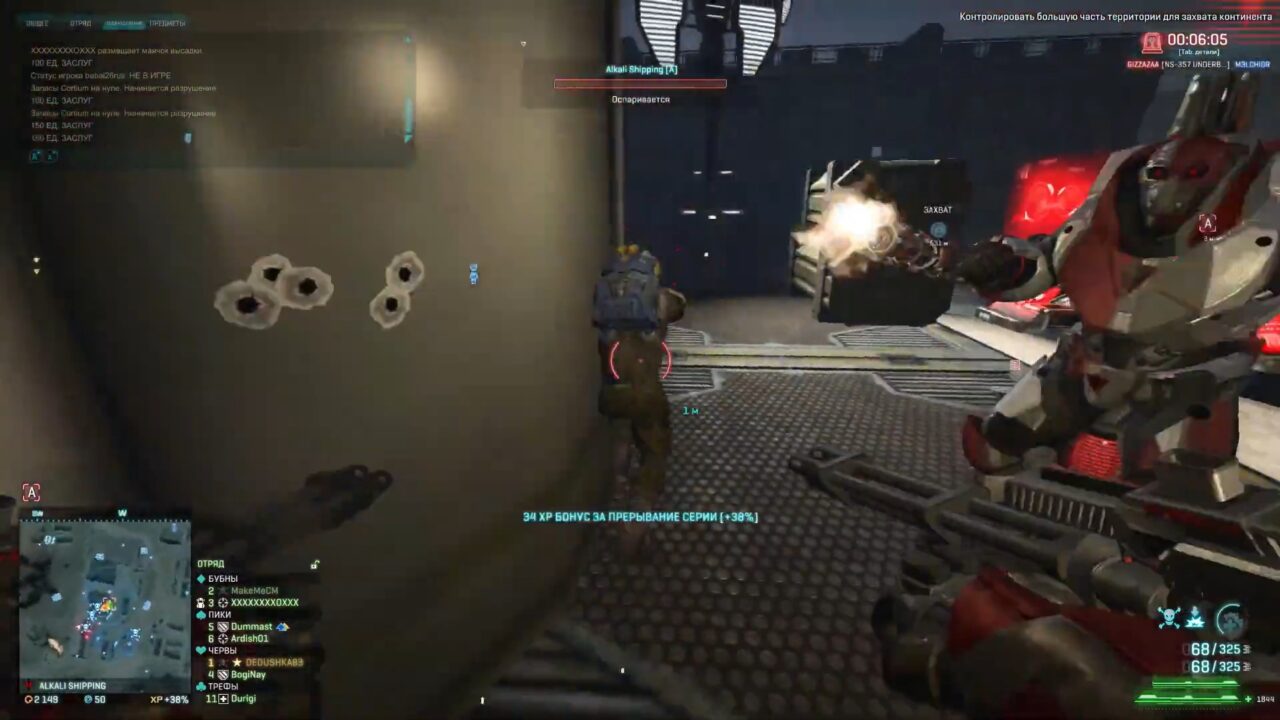Switch to the ПРЕДМЕТЫ chat tab
Screen dimensions: 1280x720
pos(167,23)
